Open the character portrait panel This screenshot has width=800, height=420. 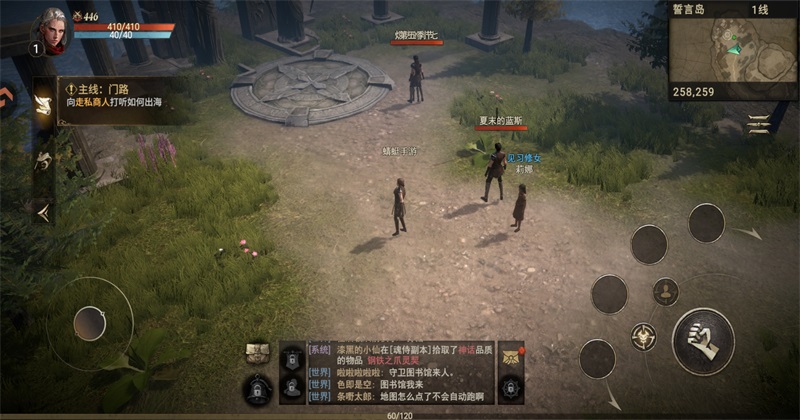point(54,30)
